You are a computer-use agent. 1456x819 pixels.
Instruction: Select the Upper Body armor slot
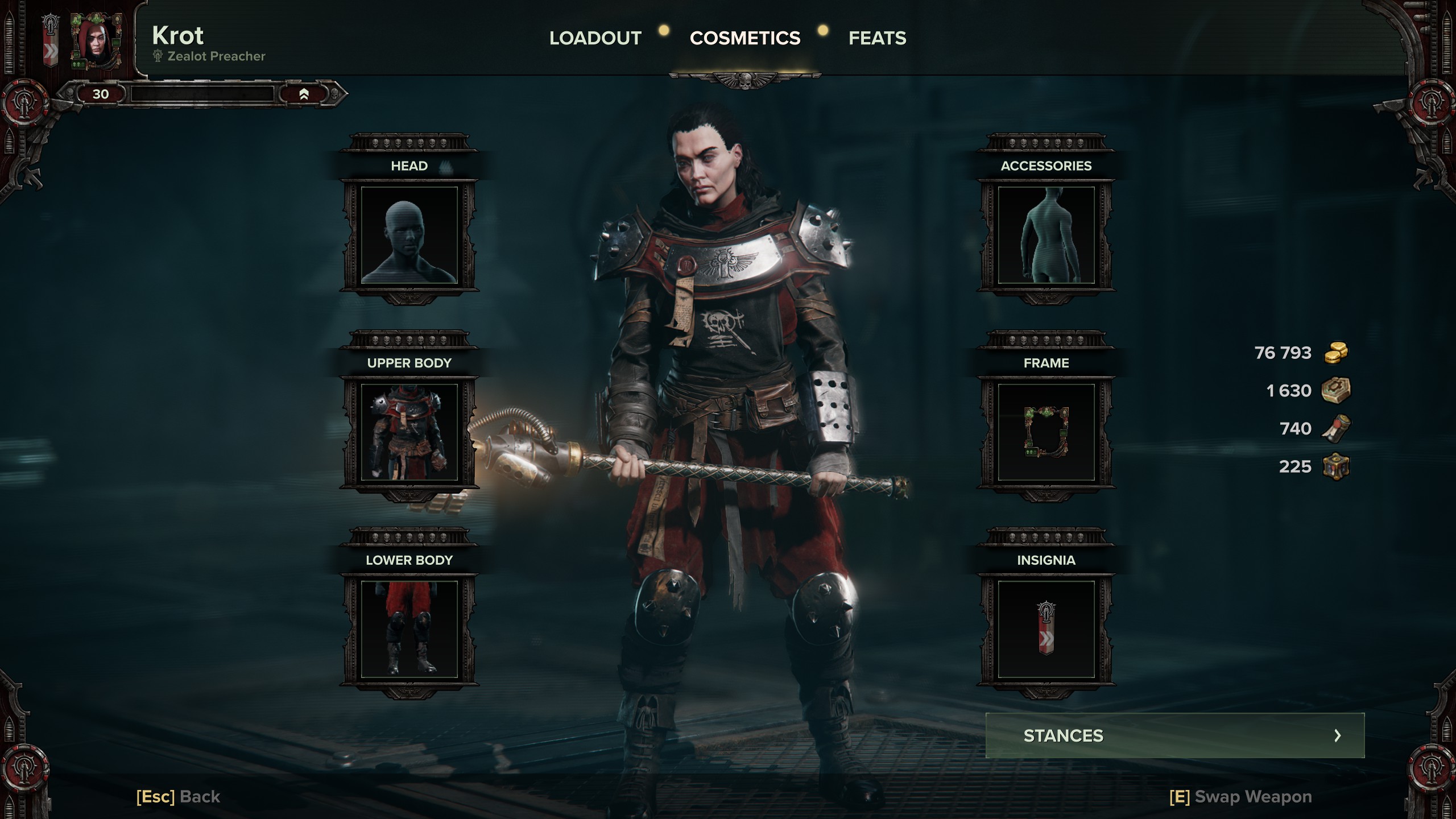pyautogui.click(x=409, y=432)
